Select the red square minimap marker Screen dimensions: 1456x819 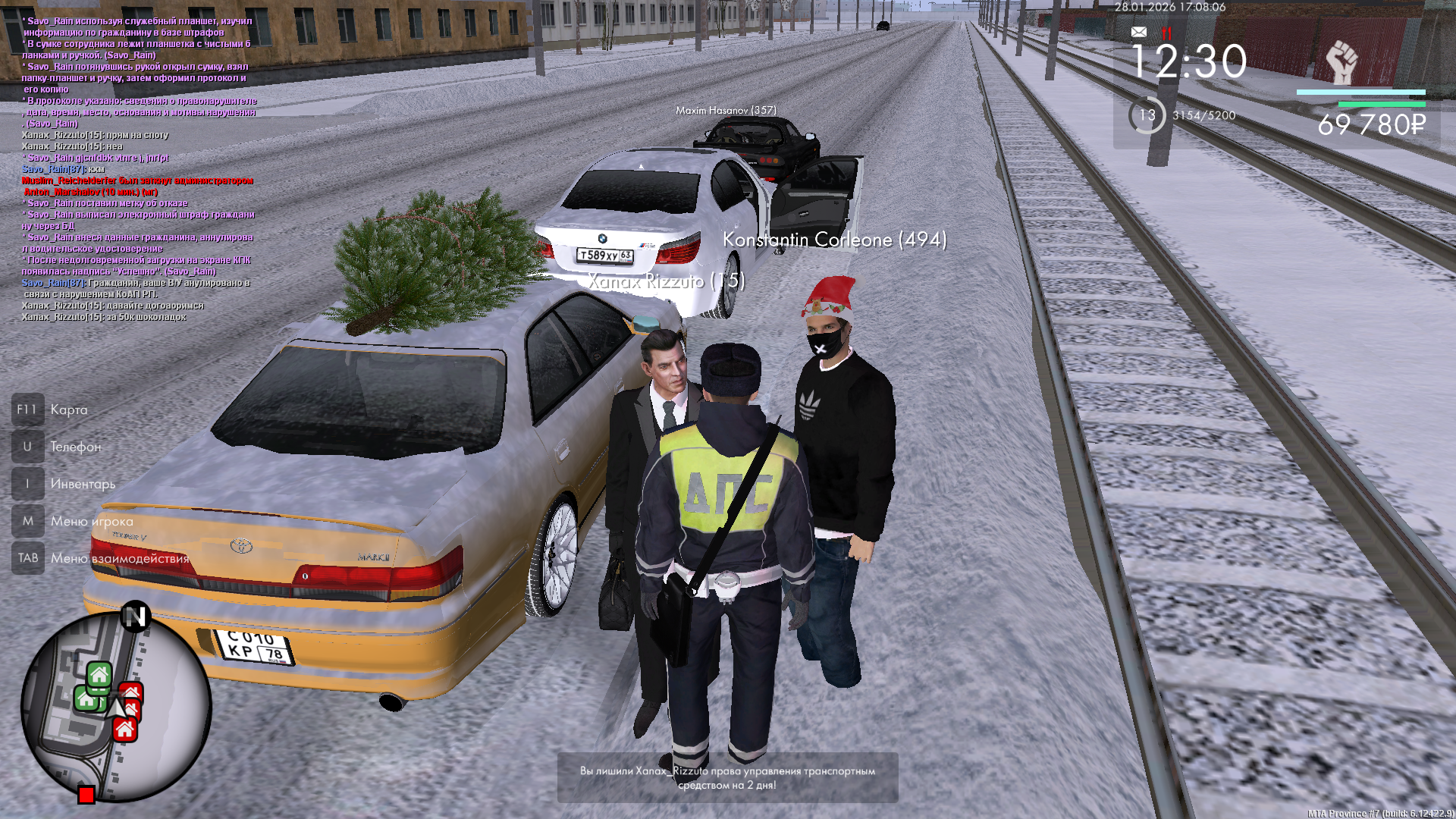[86, 795]
